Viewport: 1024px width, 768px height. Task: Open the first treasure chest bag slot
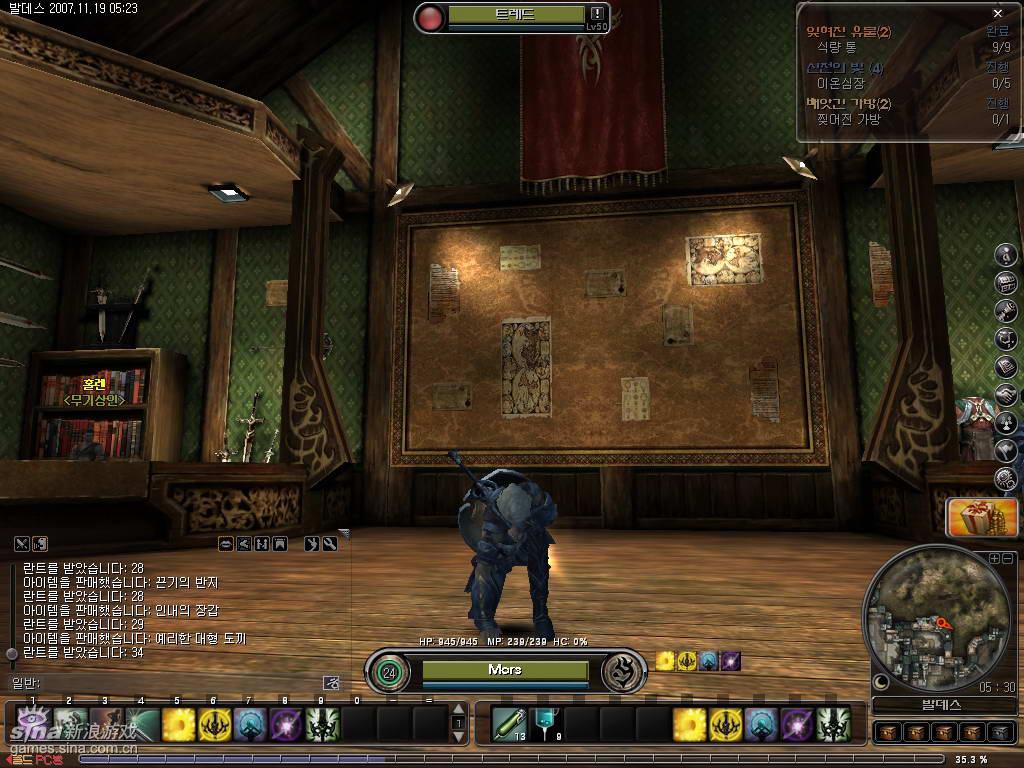pos(886,733)
